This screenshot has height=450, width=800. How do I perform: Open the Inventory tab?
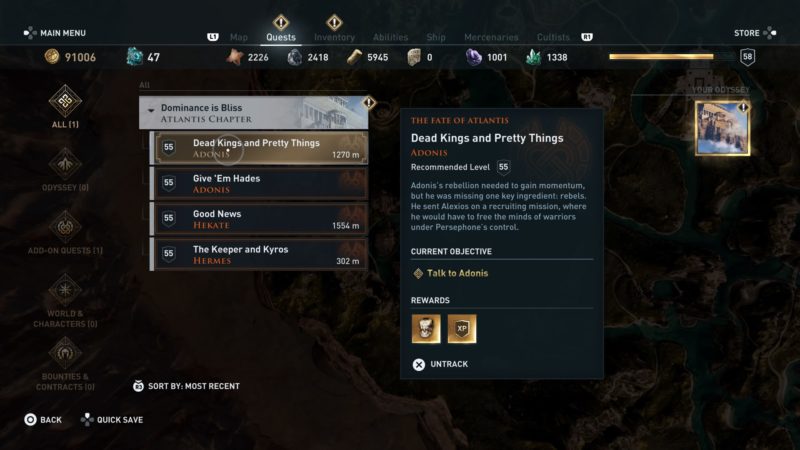click(x=334, y=38)
